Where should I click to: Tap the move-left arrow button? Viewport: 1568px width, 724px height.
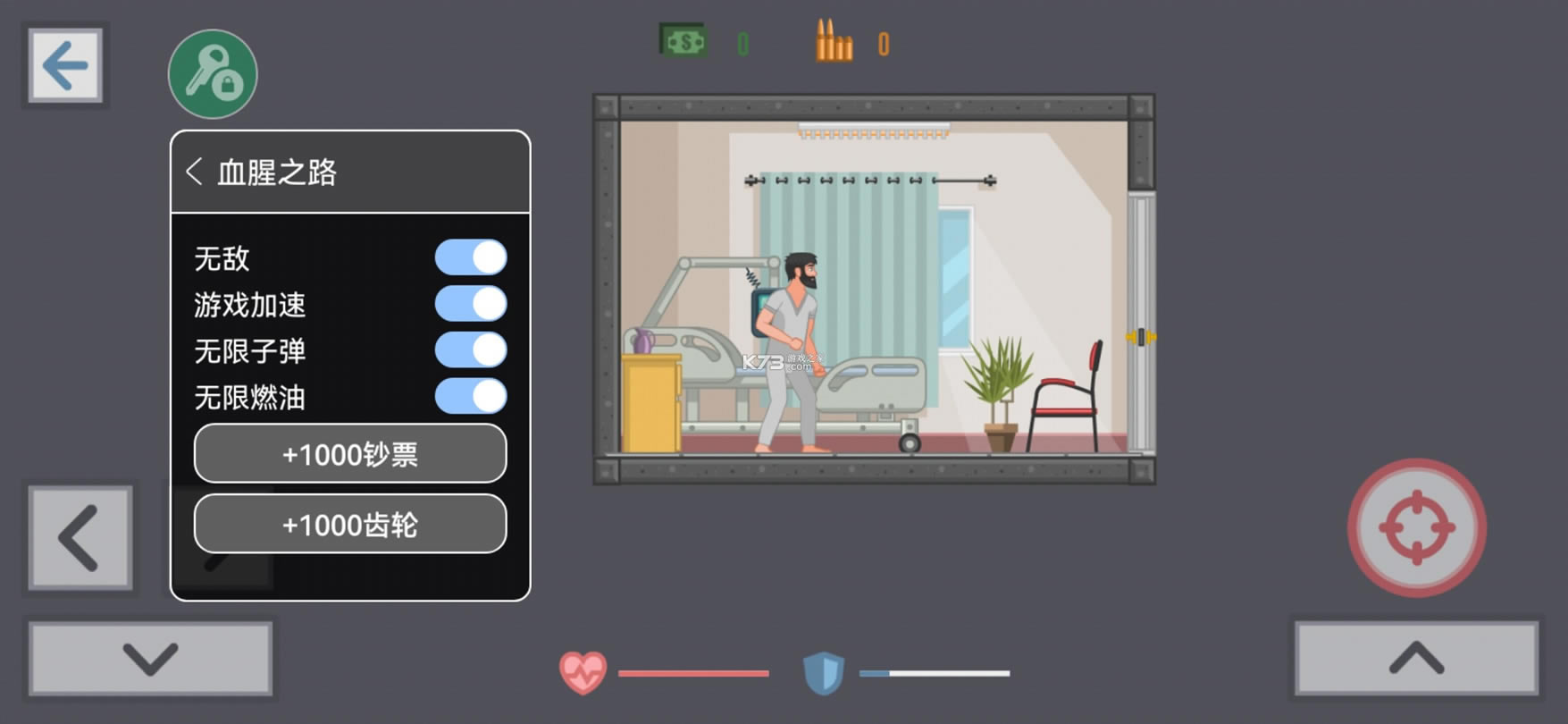(x=80, y=538)
